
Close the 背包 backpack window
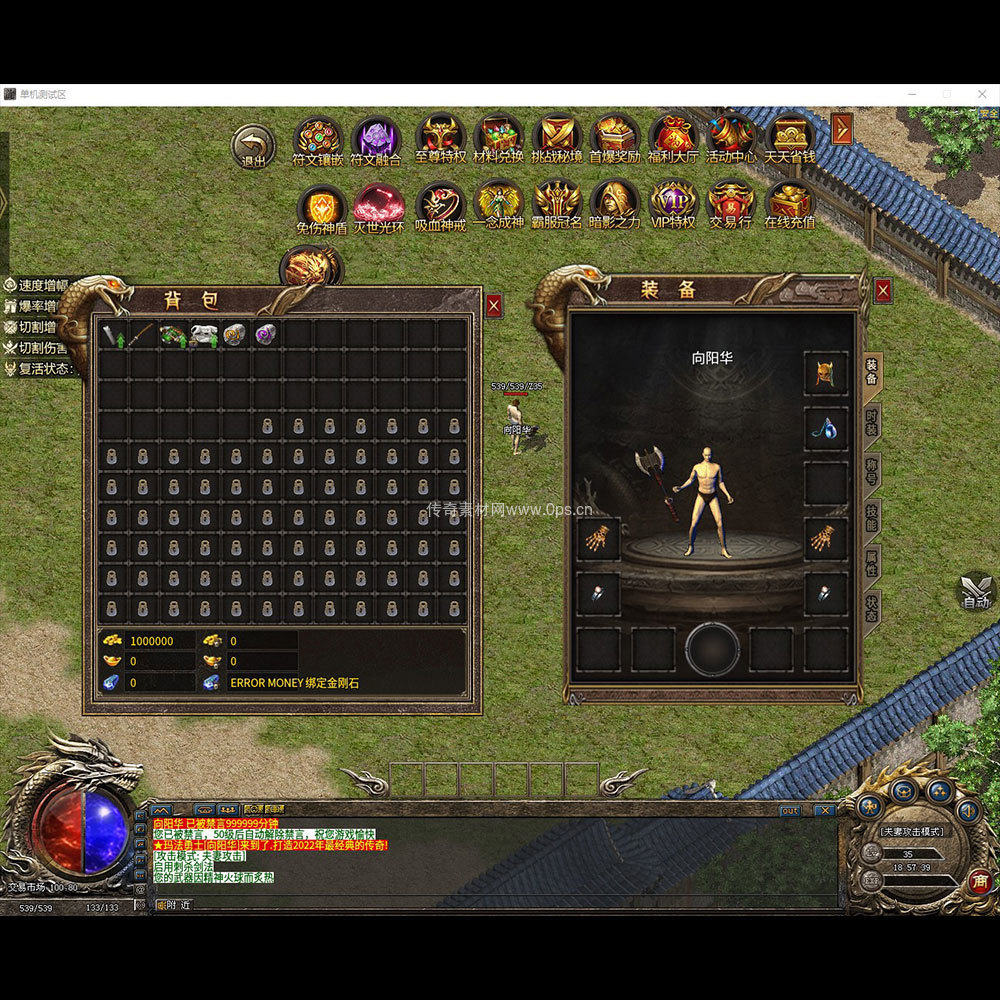point(494,306)
